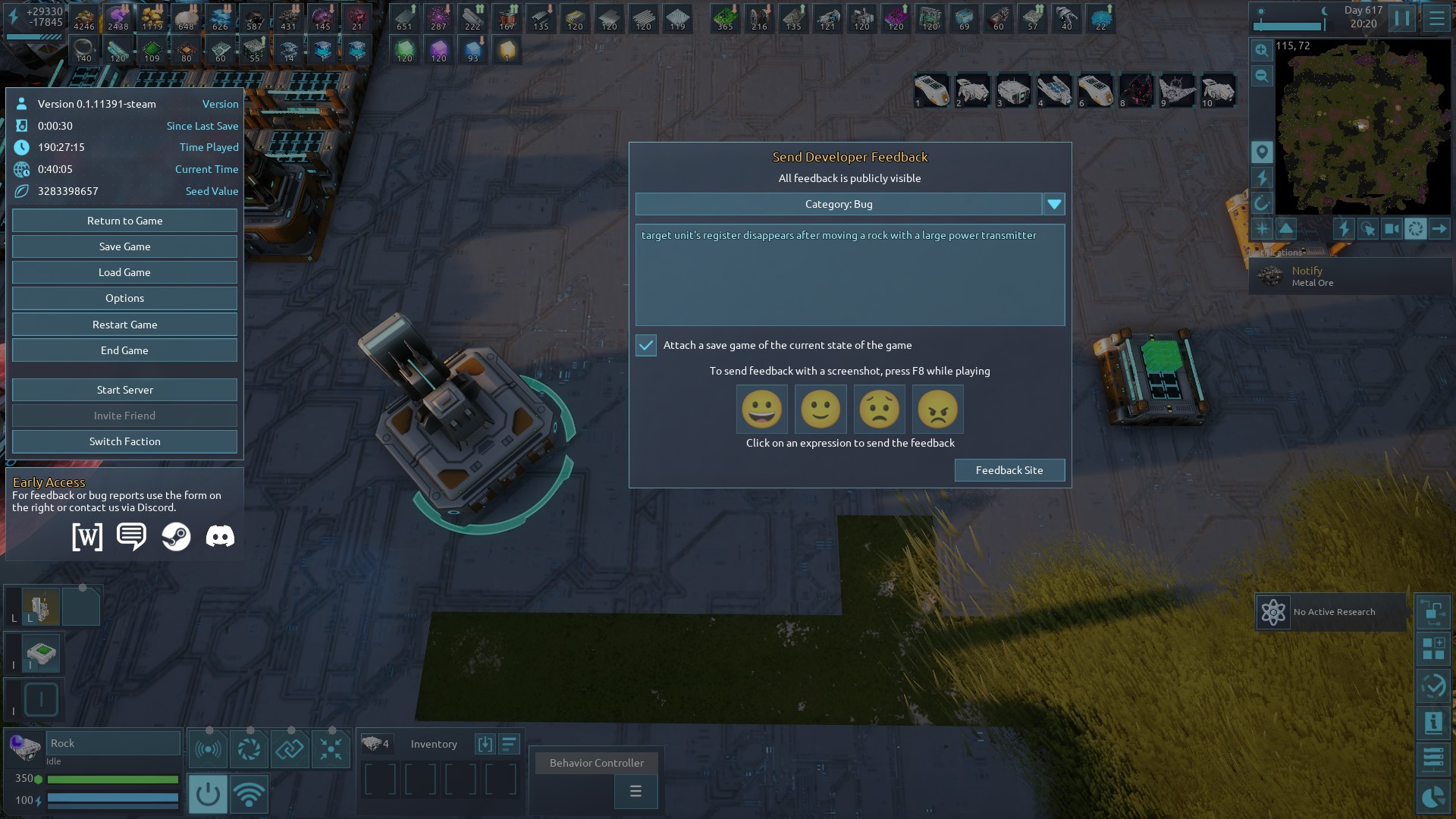
Task: Open the feedback Category dropdown
Action: (1054, 204)
